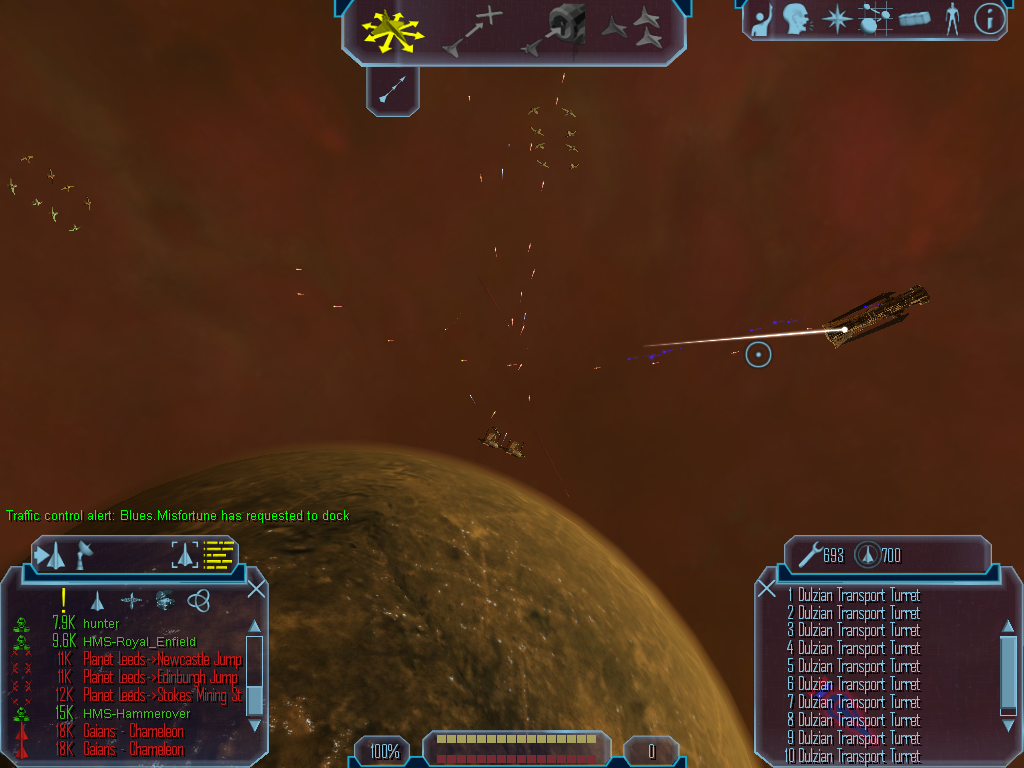Close the contact list panel
This screenshot has height=768, width=1024.
point(256,589)
